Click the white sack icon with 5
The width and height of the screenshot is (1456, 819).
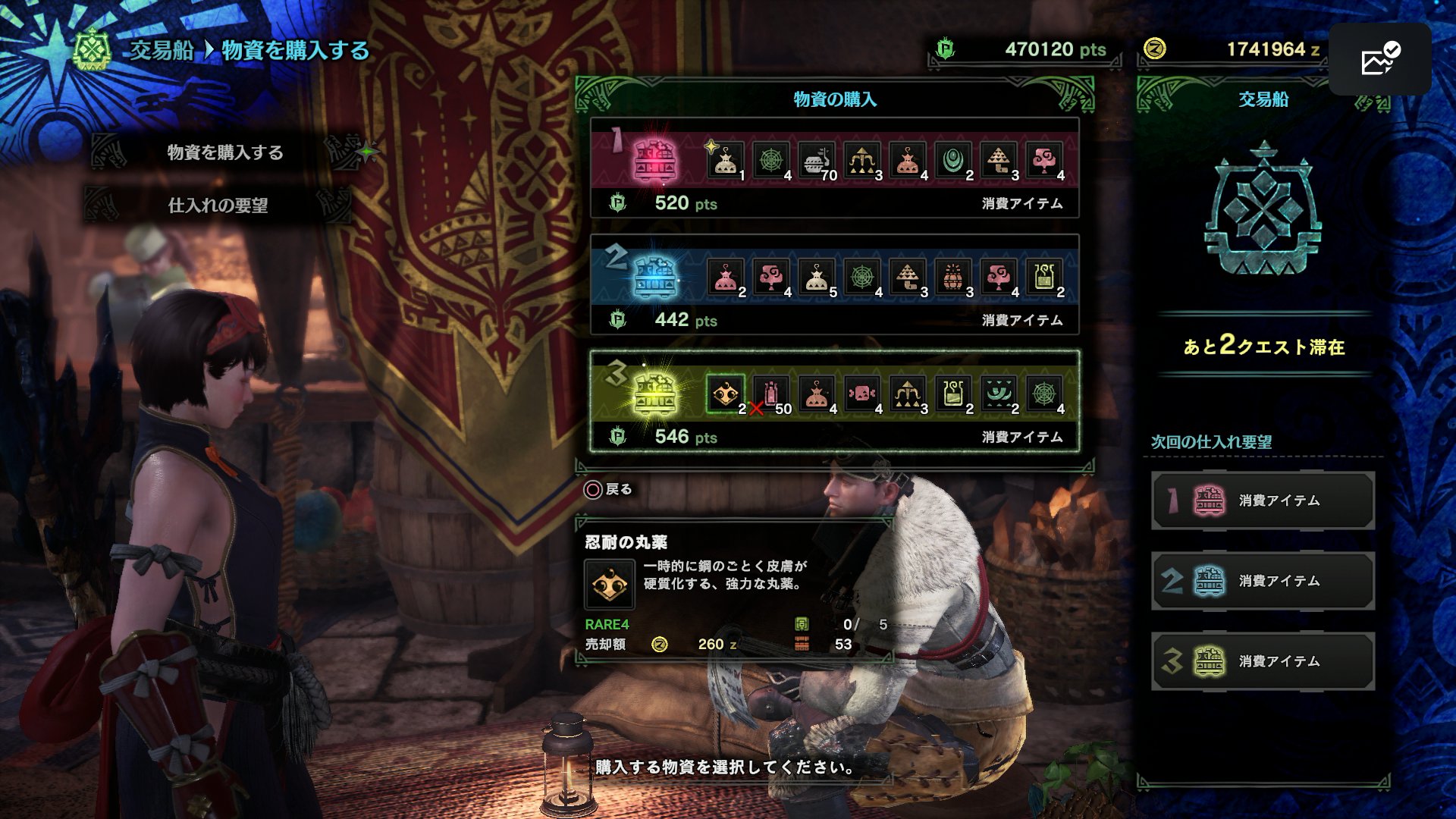pyautogui.click(x=816, y=278)
